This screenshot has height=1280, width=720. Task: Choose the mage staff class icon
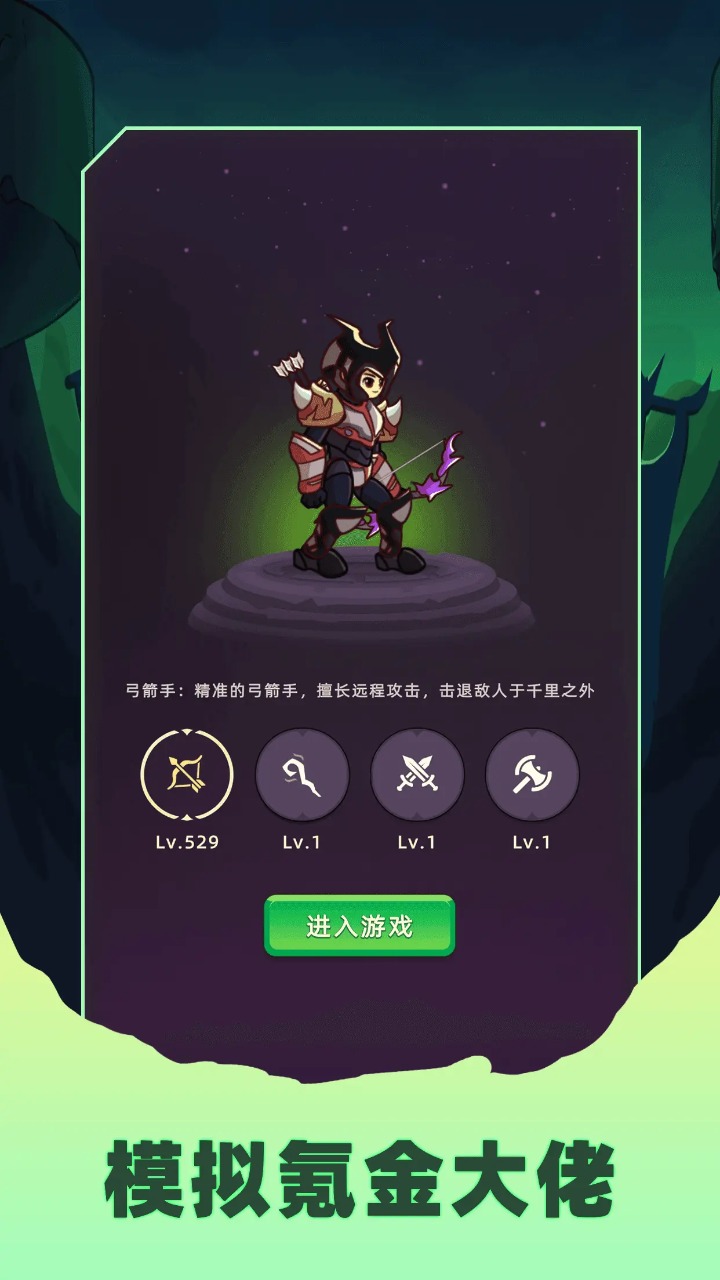click(x=302, y=774)
